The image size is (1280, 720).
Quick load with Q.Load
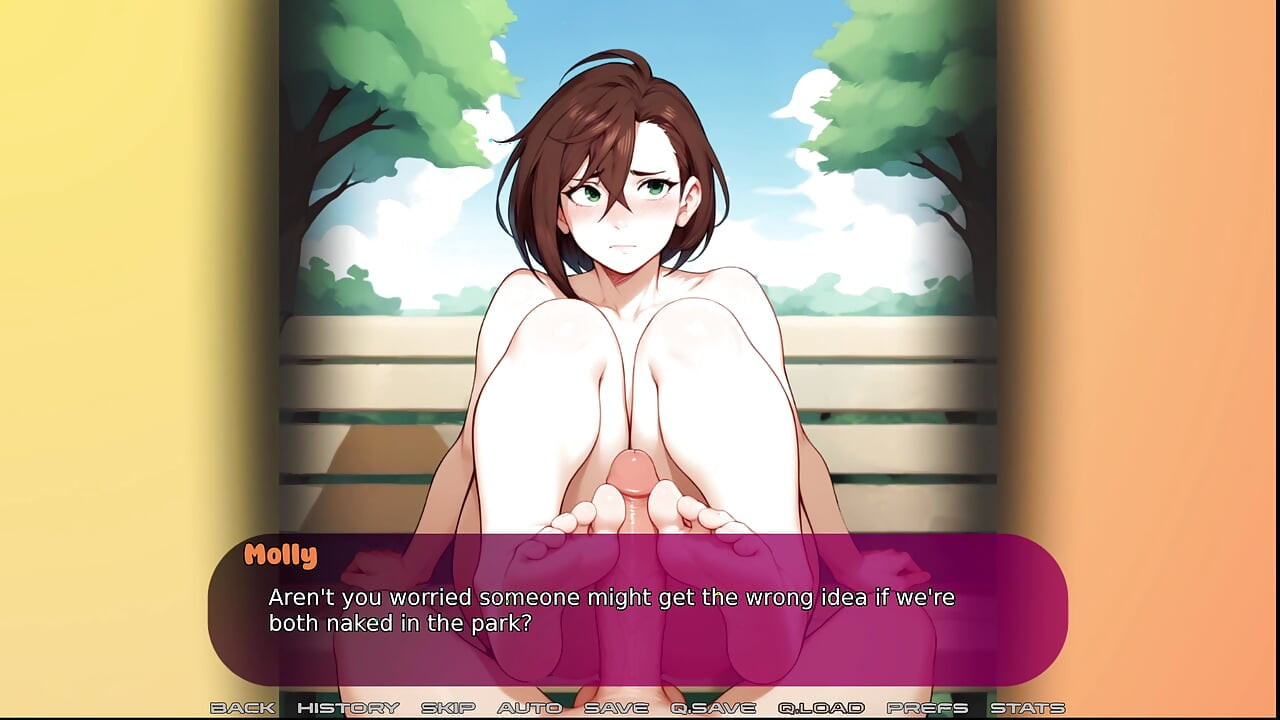820,708
